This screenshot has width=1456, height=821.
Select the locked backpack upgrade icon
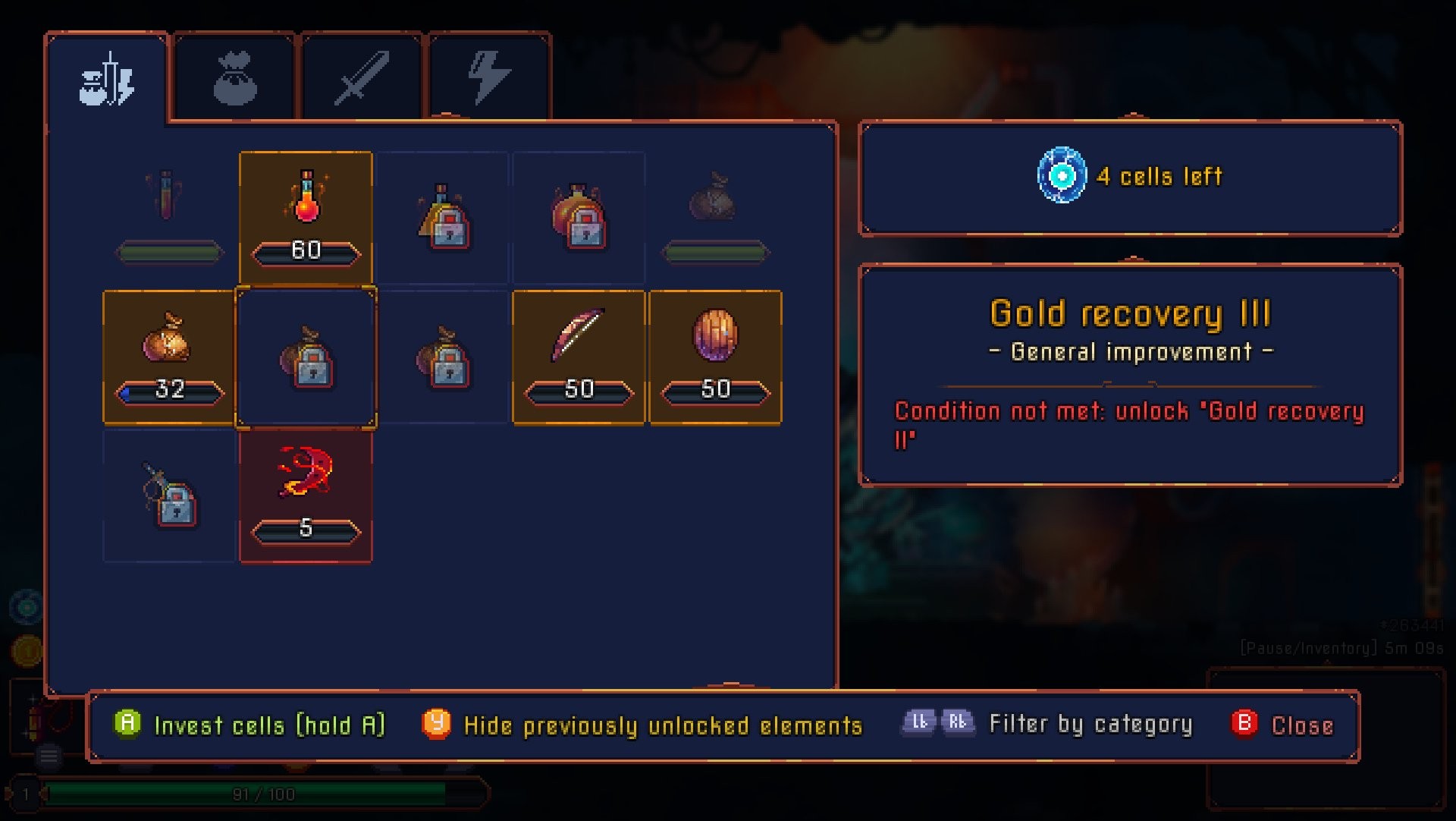[579, 216]
